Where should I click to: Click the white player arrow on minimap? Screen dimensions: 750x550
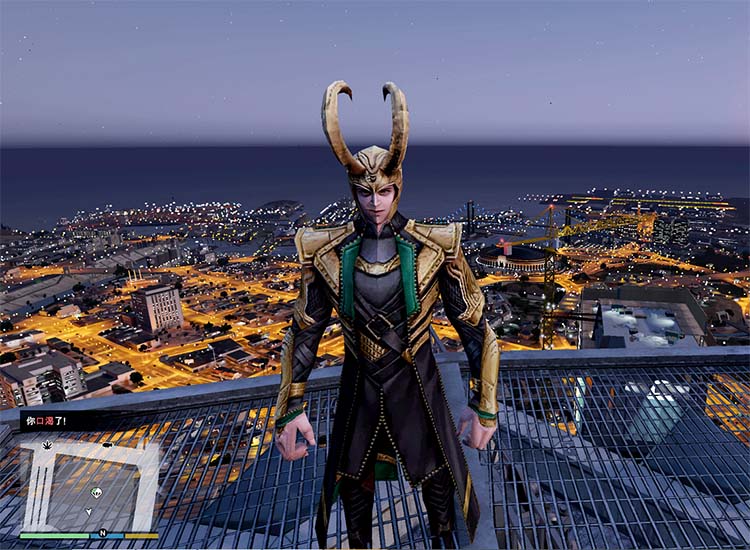pos(88,512)
